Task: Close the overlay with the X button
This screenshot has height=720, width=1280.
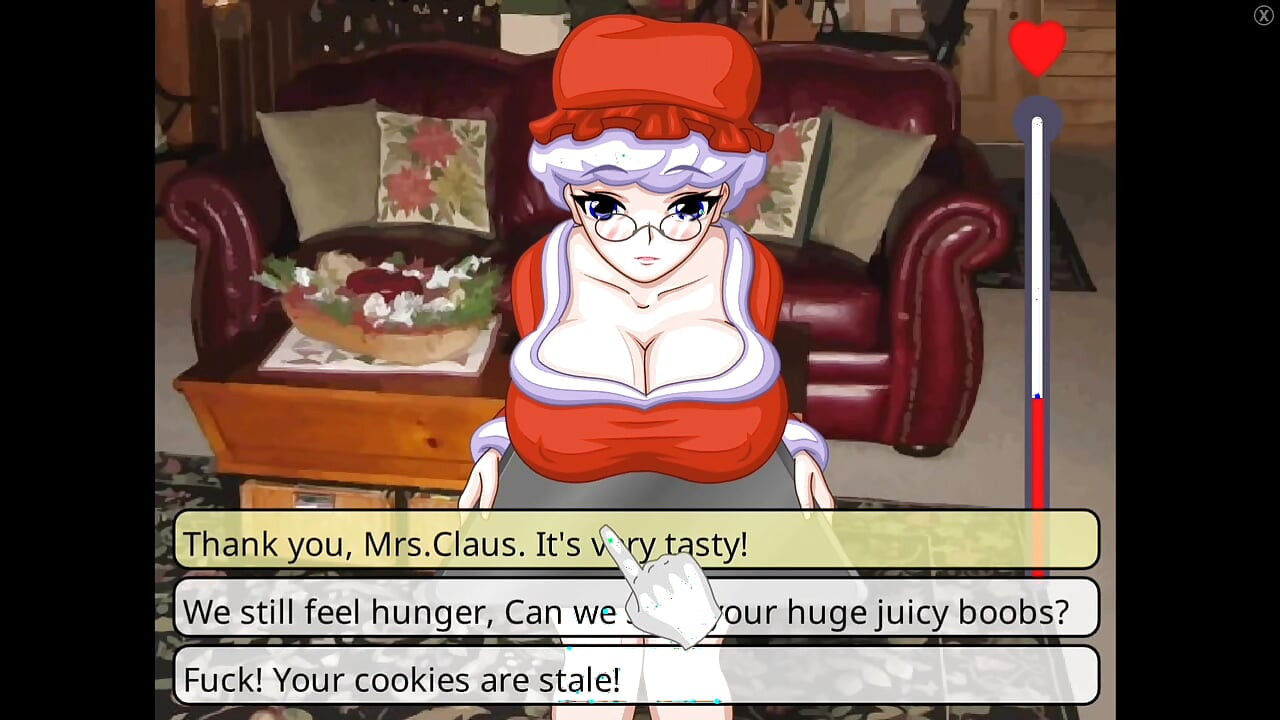Action: [x=1263, y=15]
